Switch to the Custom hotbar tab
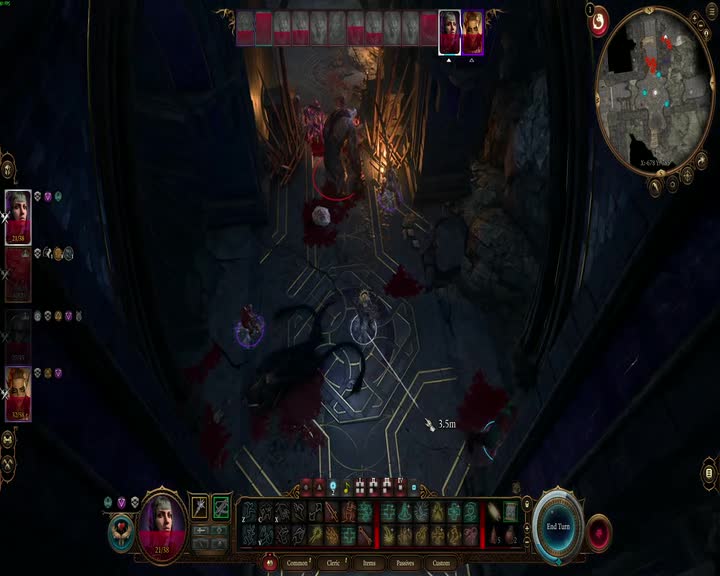Image resolution: width=720 pixels, height=576 pixels. [x=441, y=563]
